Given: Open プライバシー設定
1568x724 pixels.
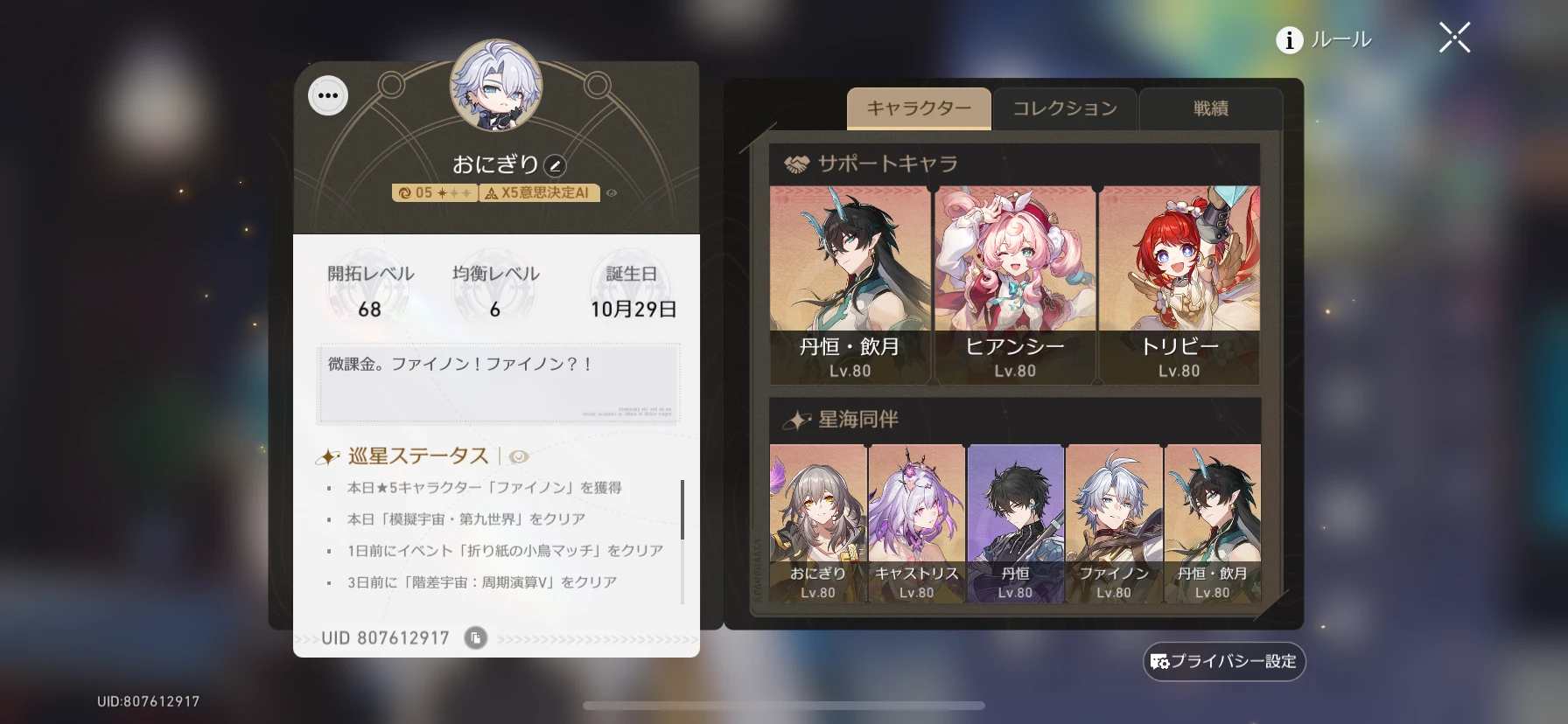Looking at the screenshot, I should (1224, 662).
